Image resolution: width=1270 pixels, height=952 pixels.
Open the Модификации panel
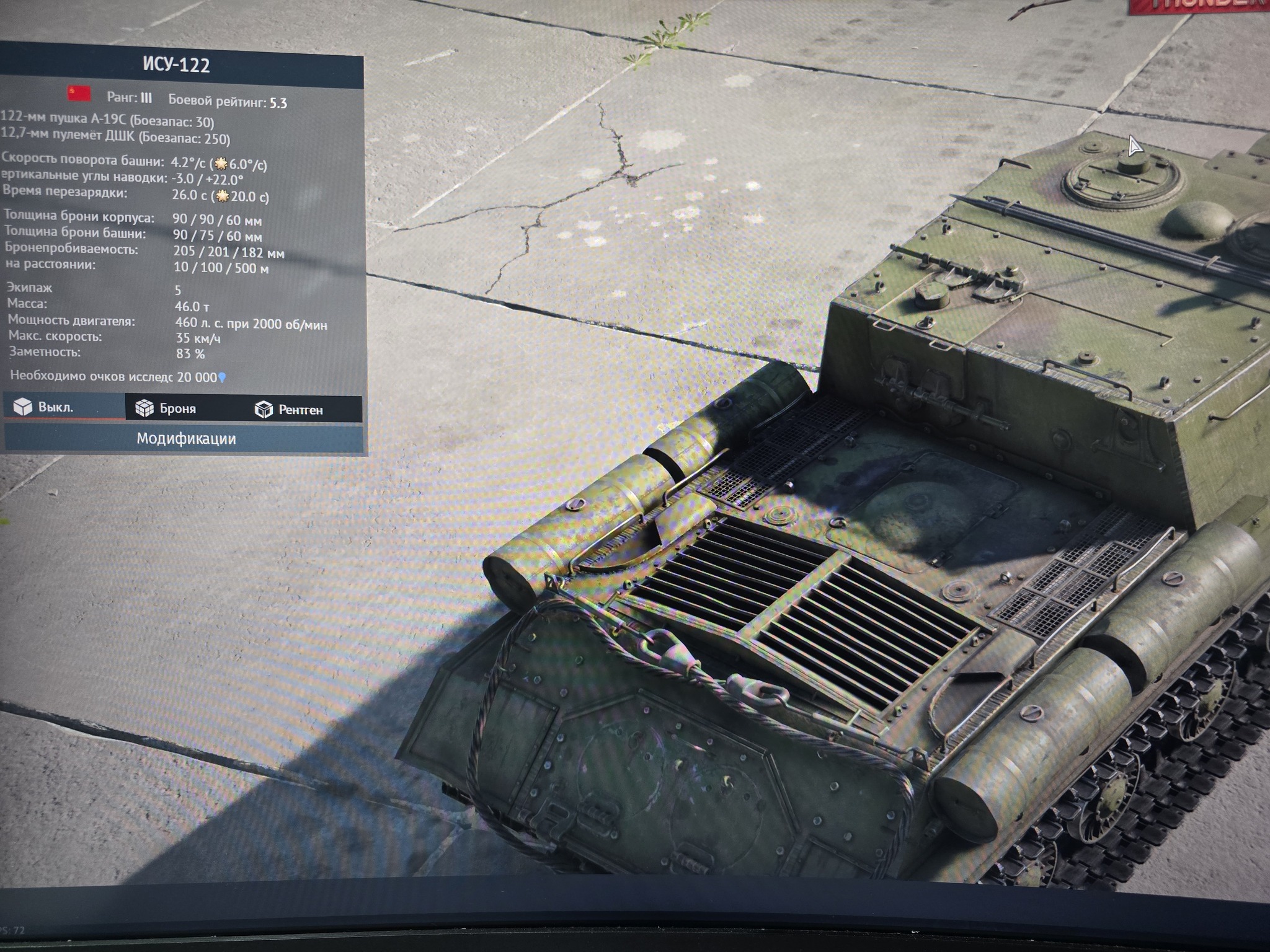(x=185, y=439)
